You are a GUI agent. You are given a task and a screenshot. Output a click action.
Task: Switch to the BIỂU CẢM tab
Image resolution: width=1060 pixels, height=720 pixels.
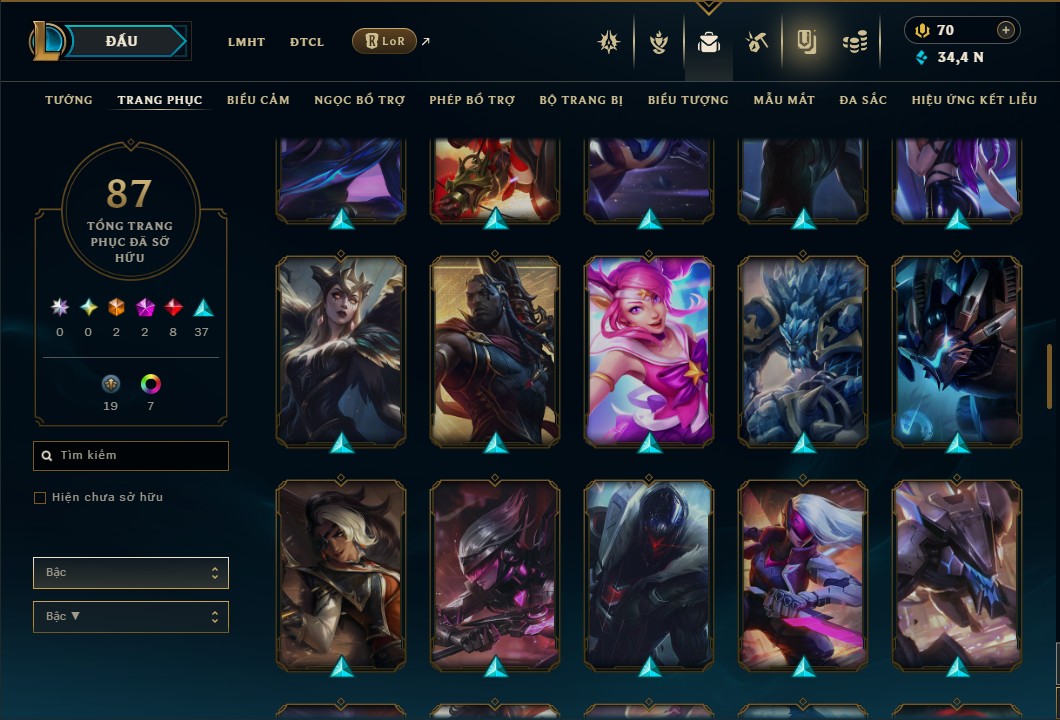(x=258, y=100)
